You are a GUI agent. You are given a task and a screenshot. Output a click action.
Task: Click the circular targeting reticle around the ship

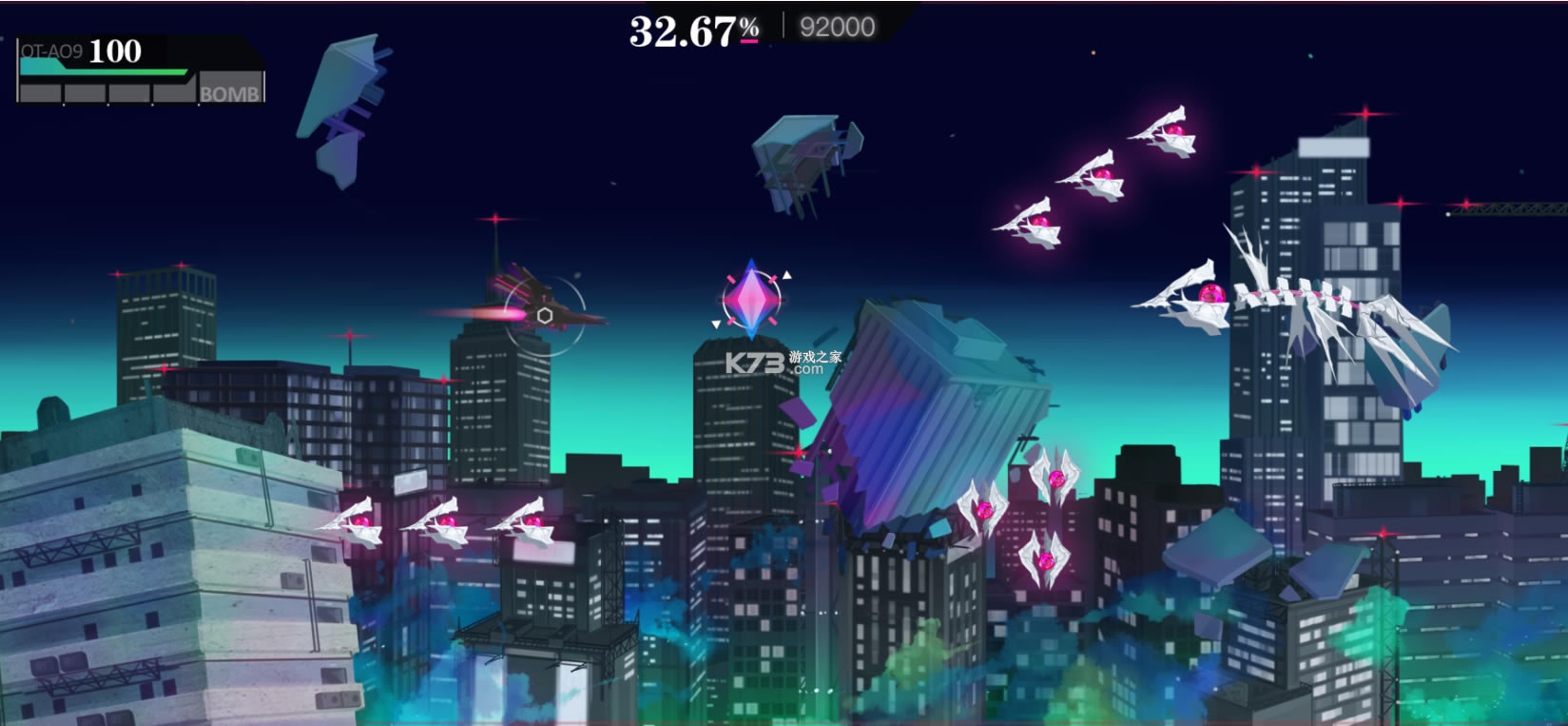547,314
